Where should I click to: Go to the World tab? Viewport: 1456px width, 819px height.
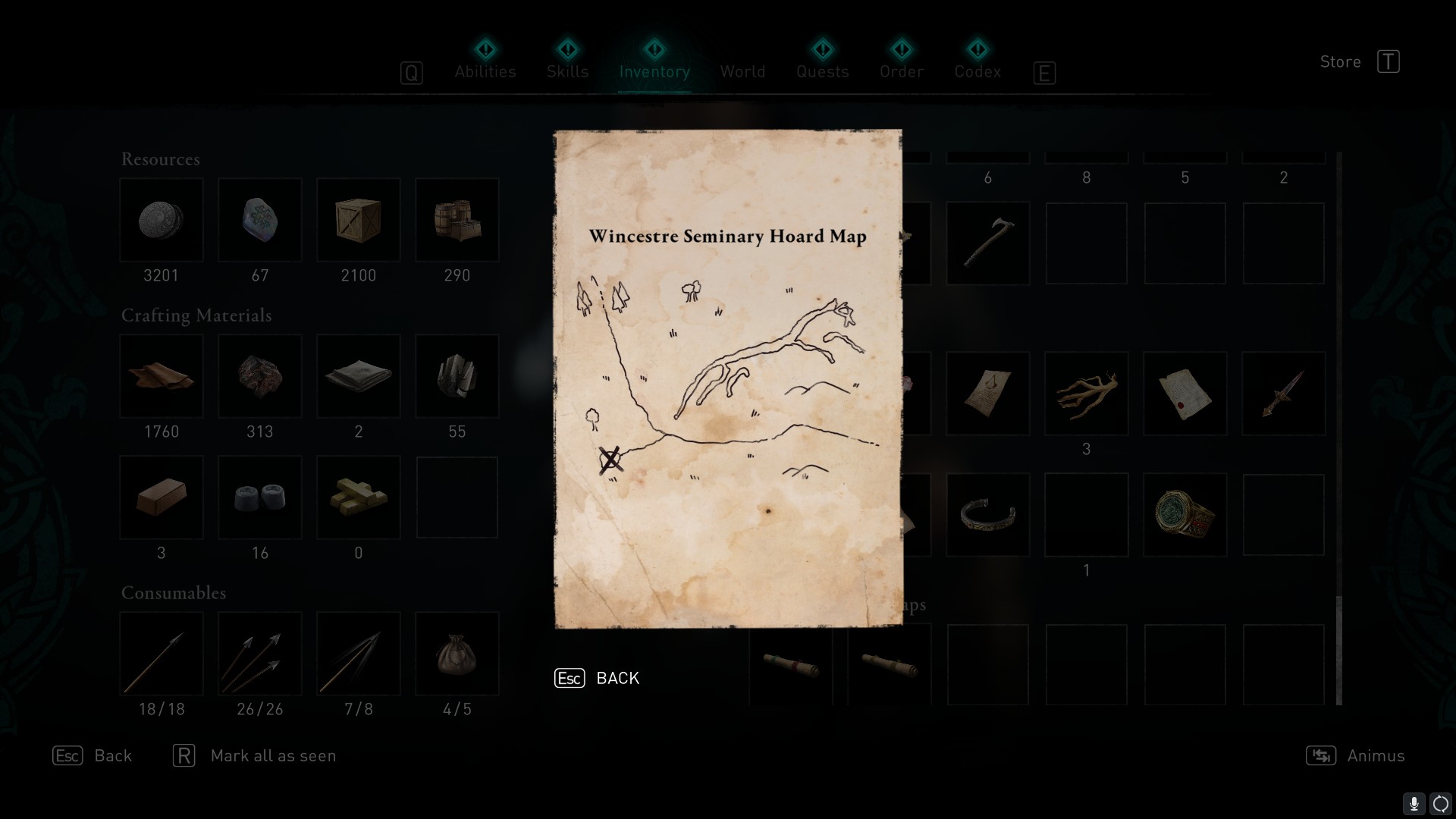(x=742, y=71)
